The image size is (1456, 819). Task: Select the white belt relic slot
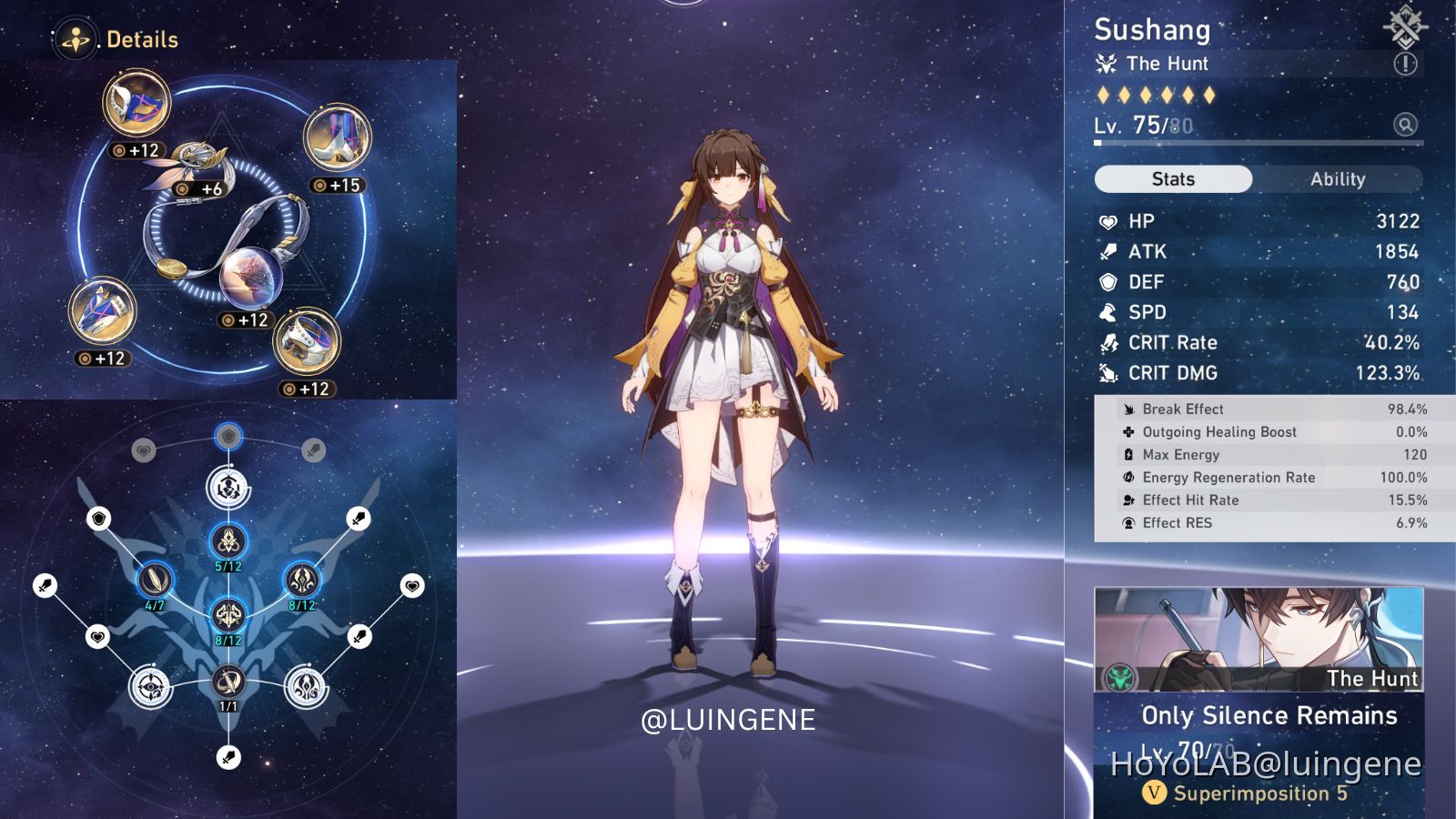(307, 341)
